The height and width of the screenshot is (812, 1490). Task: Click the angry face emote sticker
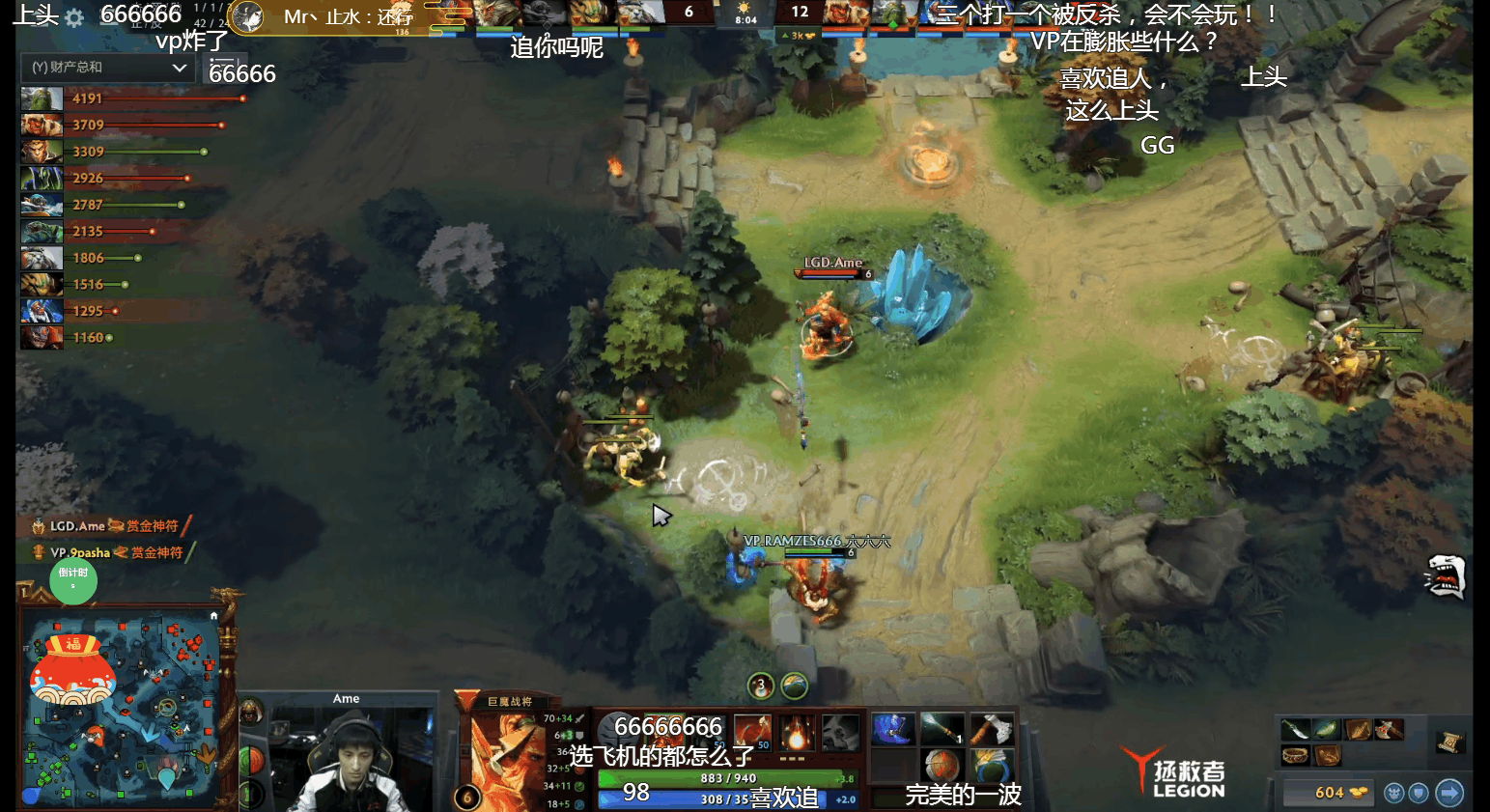(1445, 576)
